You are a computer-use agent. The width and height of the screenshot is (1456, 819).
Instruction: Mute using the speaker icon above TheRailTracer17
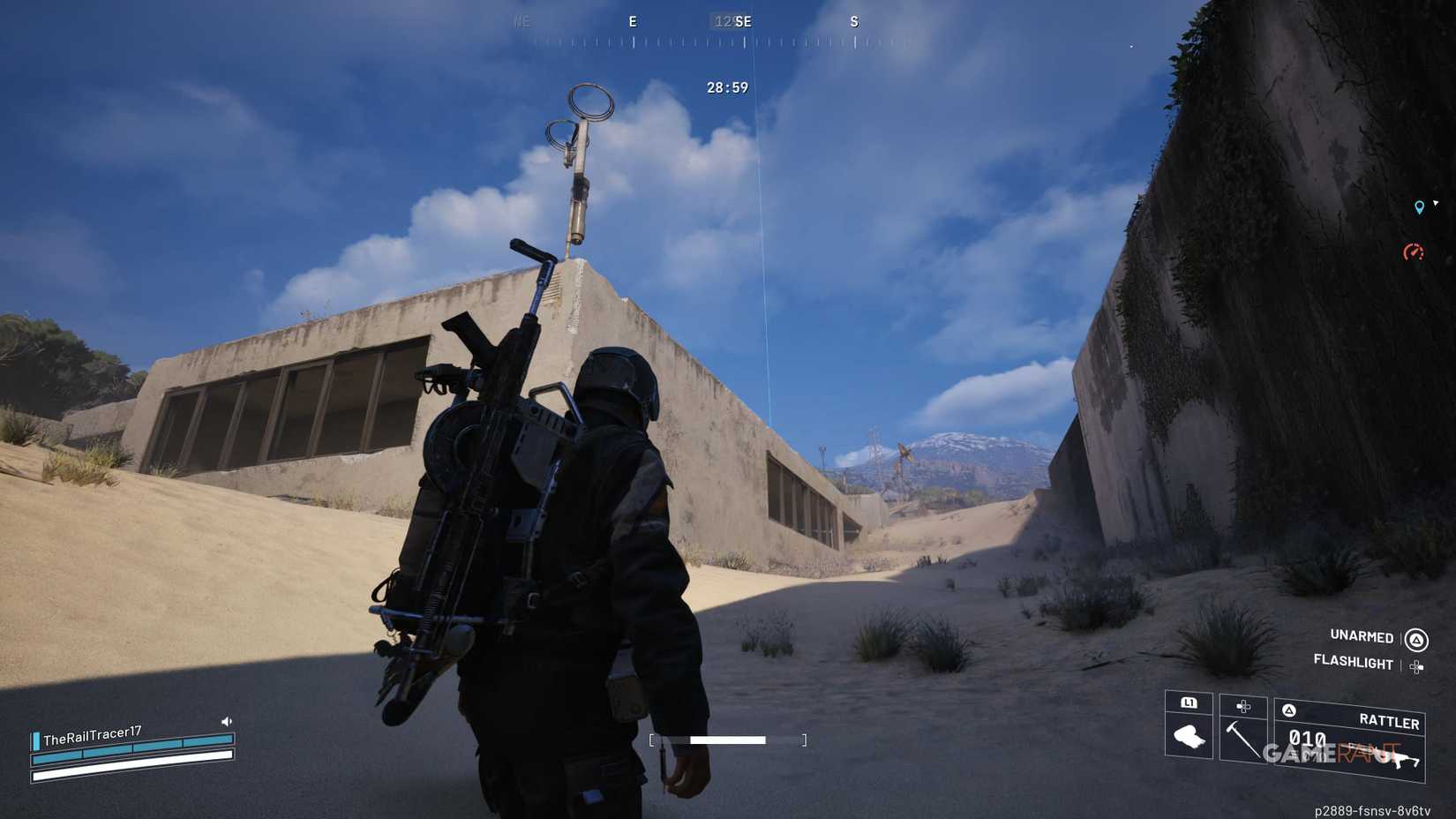coord(227,720)
